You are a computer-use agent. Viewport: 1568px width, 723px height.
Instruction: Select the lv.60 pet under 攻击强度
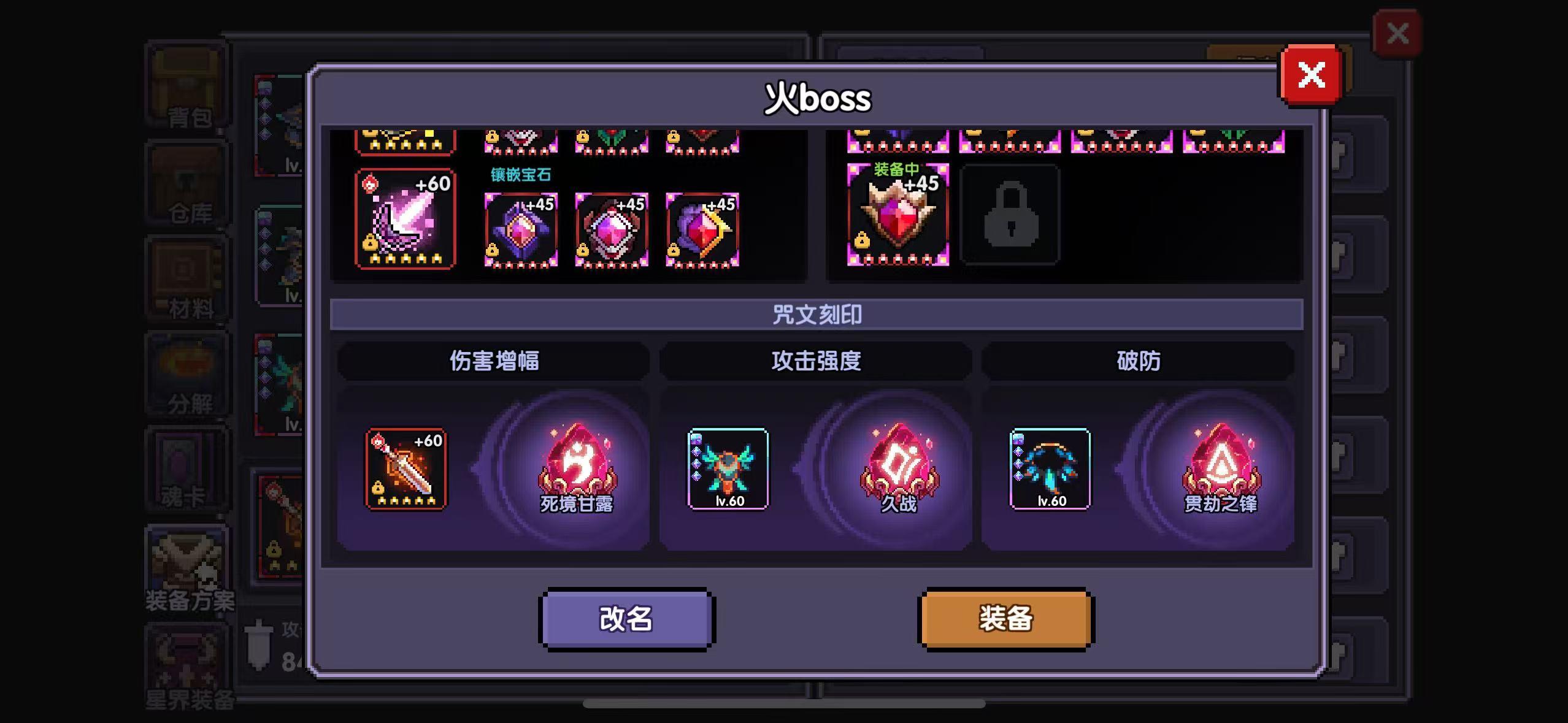(728, 469)
